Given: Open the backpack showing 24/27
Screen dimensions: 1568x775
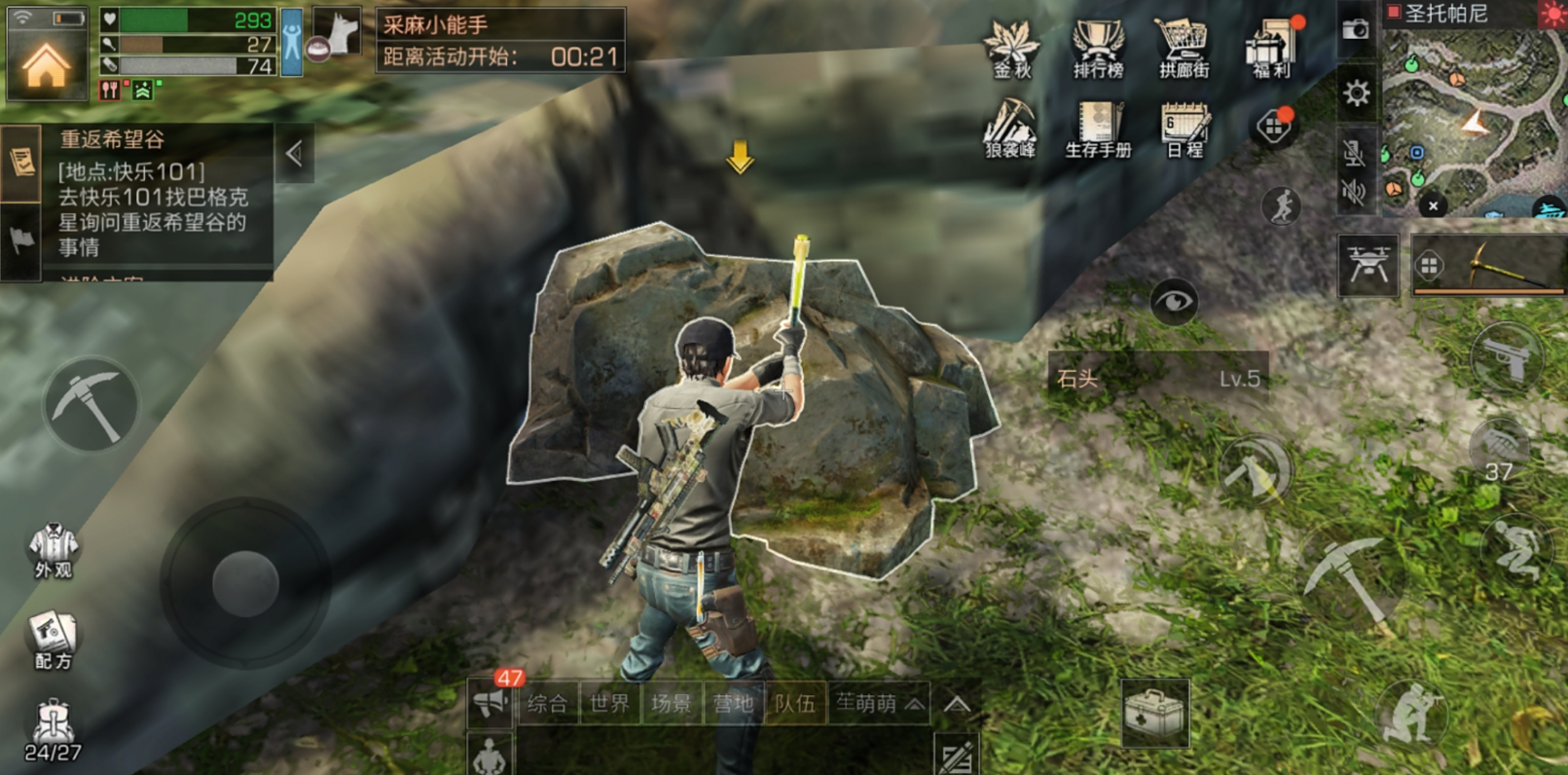Looking at the screenshot, I should (x=53, y=730).
